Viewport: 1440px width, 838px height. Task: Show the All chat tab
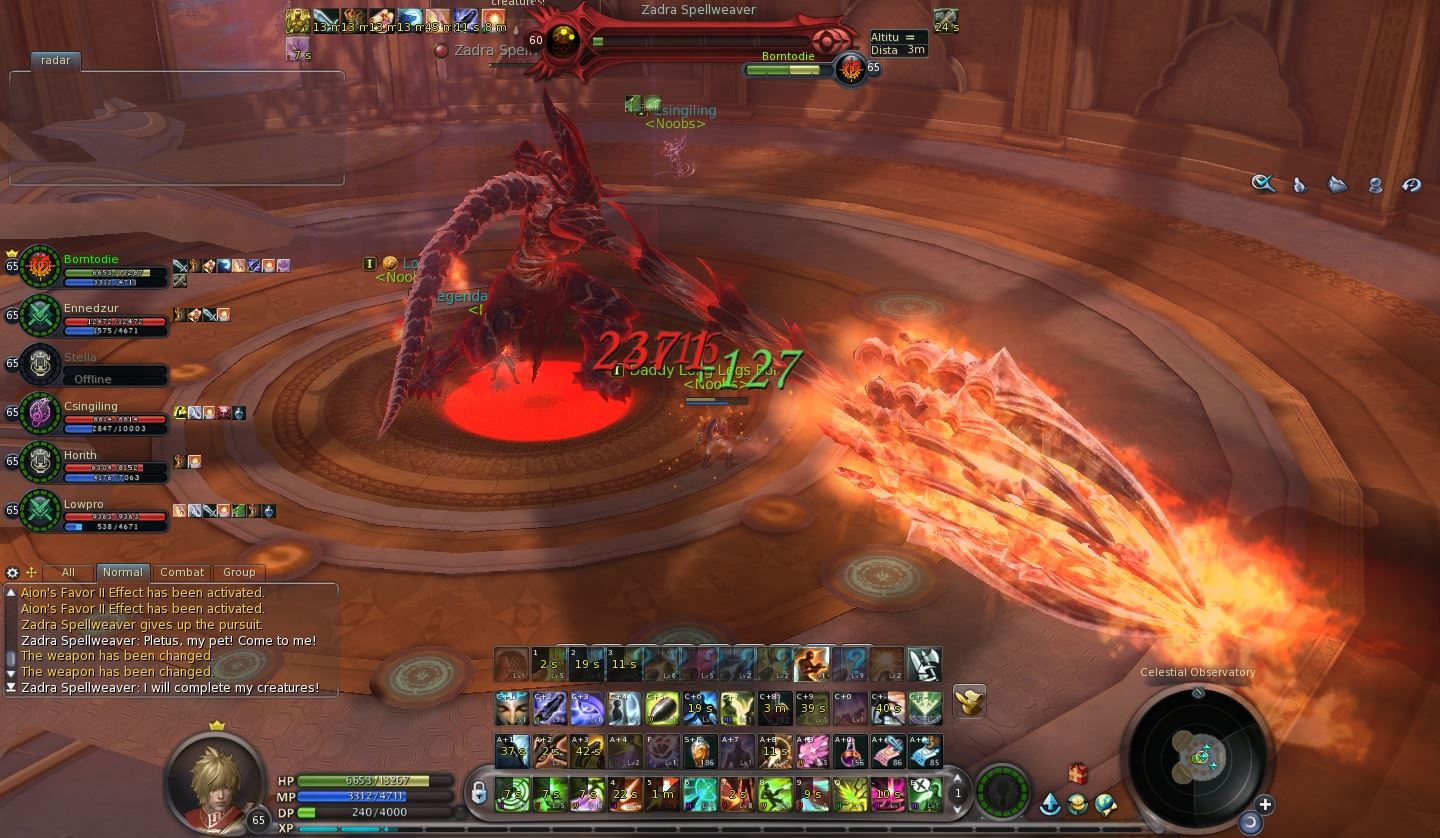pyautogui.click(x=68, y=572)
